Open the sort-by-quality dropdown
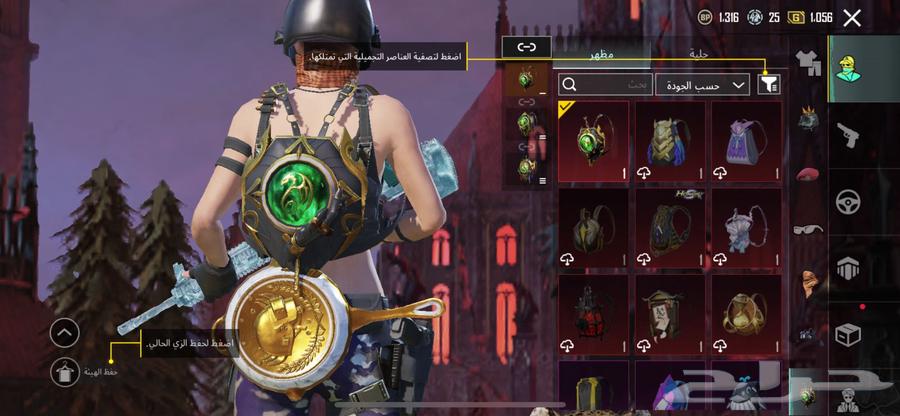This screenshot has width=900, height=416. tap(703, 85)
